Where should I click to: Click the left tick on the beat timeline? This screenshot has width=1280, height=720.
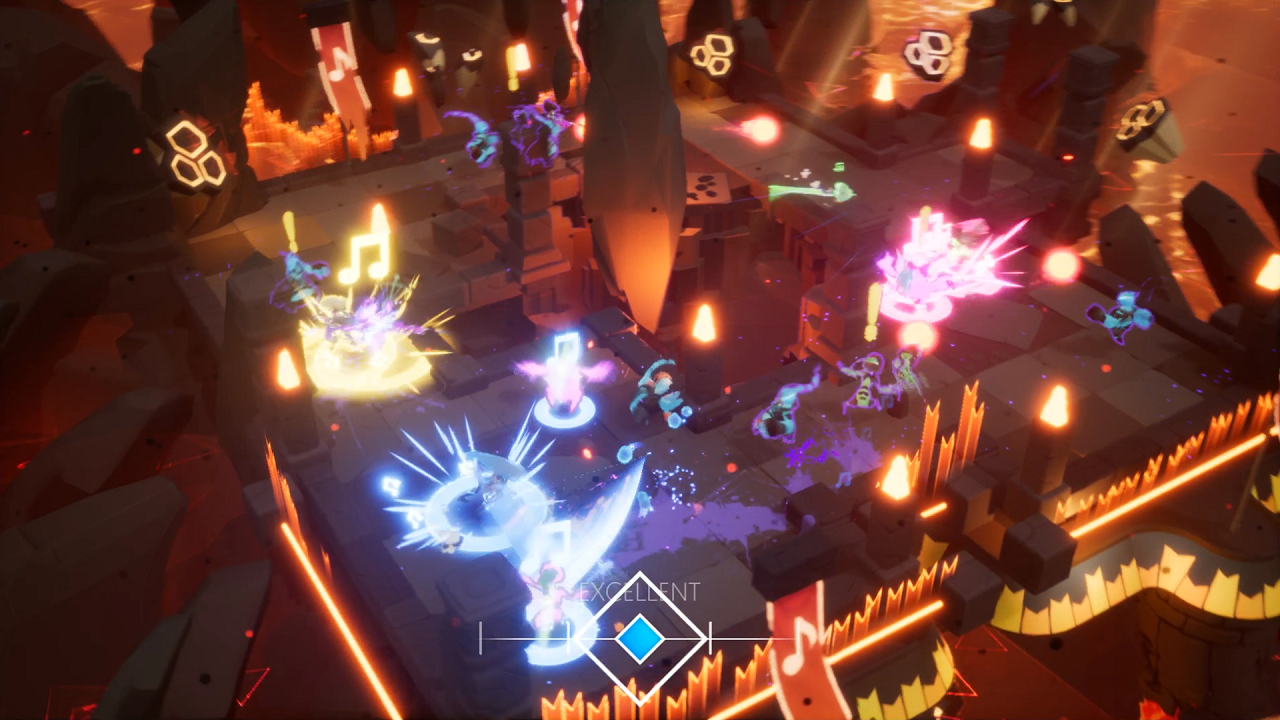(480, 638)
